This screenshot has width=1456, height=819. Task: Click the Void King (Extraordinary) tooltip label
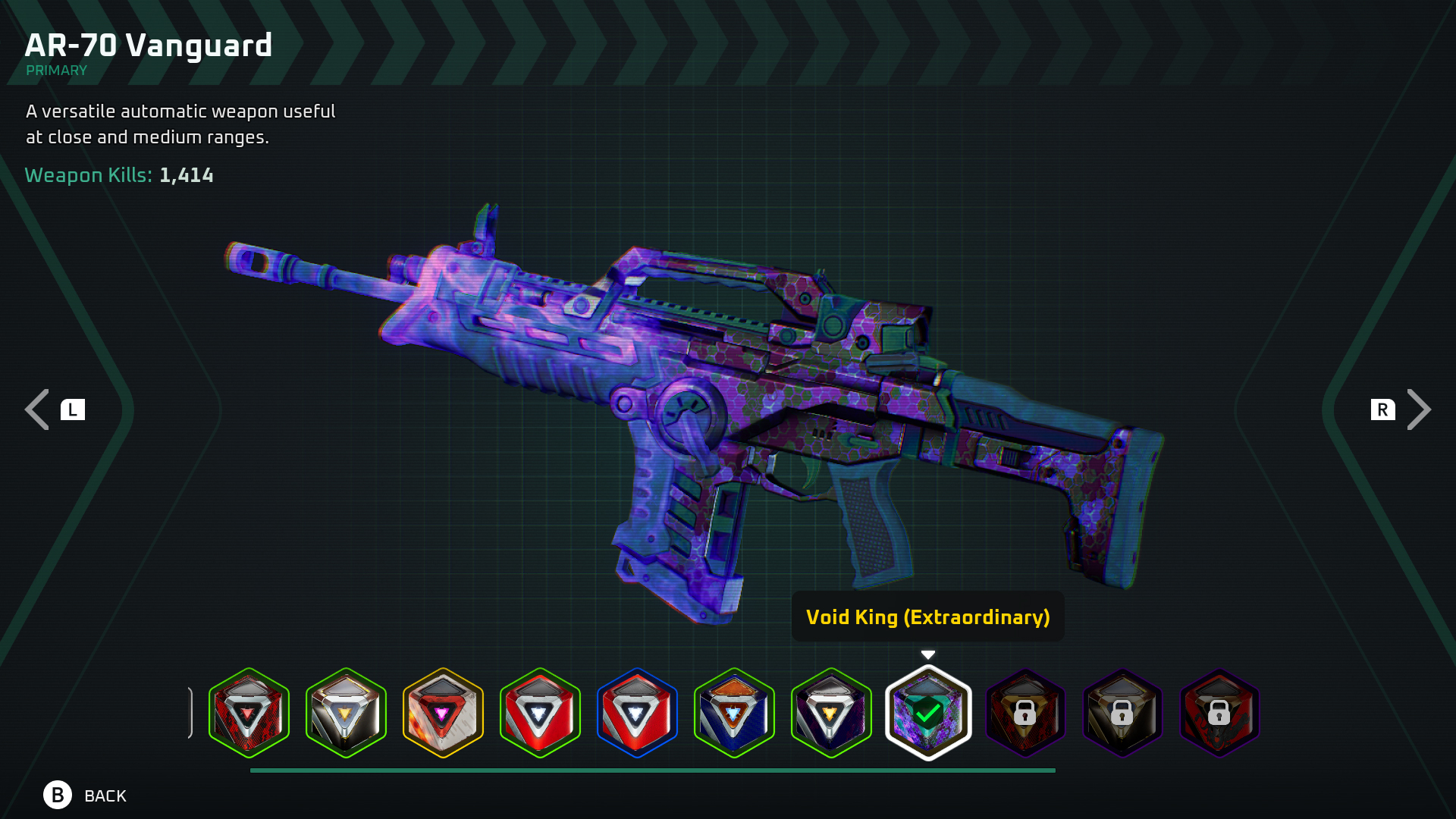coord(928,617)
